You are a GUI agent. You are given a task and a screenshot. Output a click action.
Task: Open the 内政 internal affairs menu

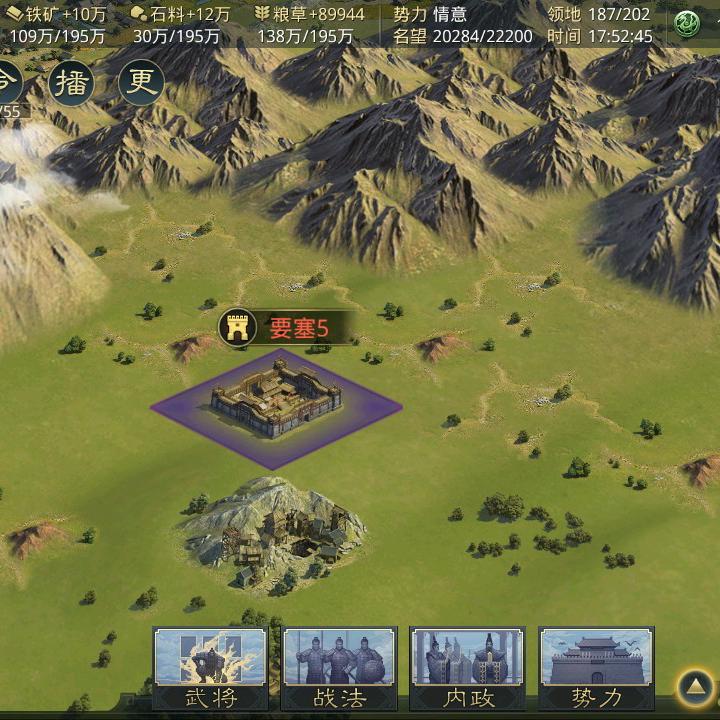click(467, 668)
